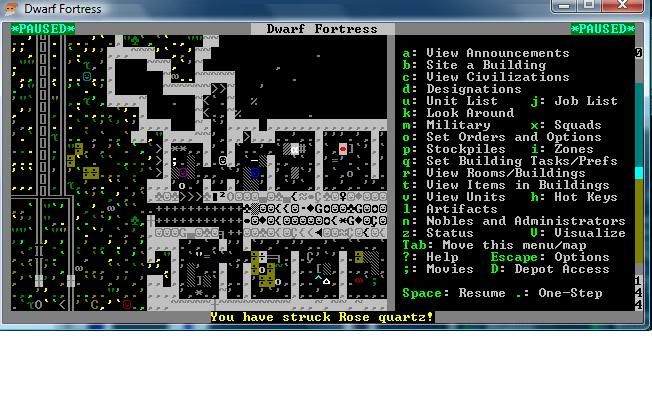Show the fortress Status screen
The height and width of the screenshot is (400, 652).
[x=449, y=233]
